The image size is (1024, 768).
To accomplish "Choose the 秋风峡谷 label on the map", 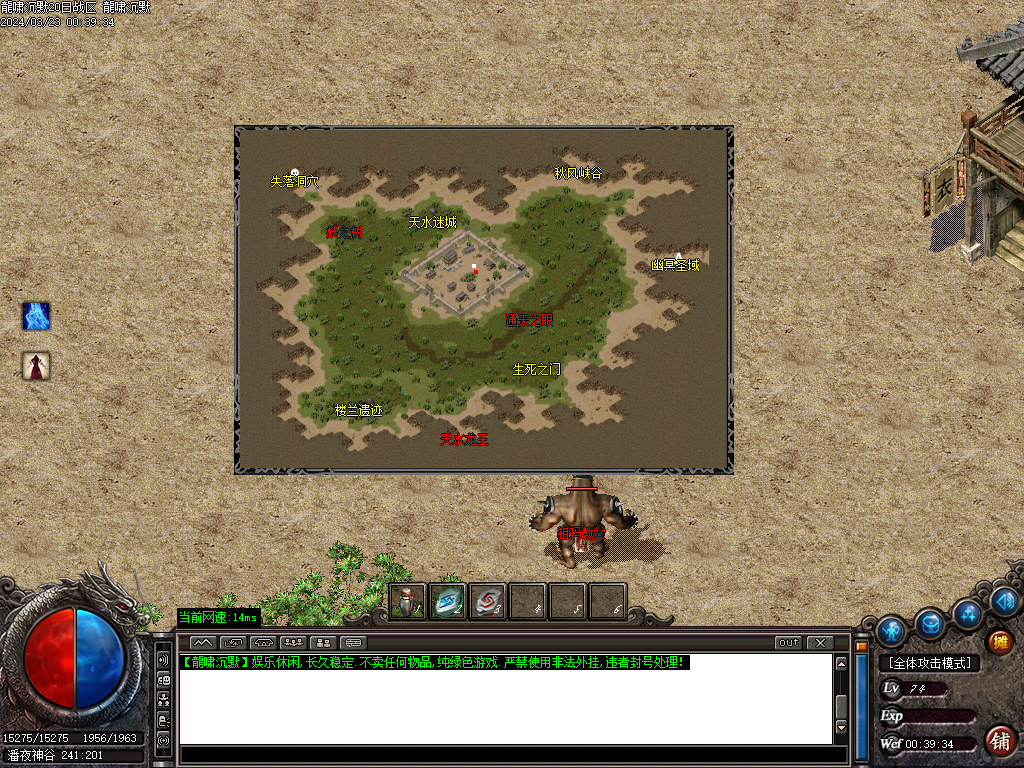I will click(579, 173).
